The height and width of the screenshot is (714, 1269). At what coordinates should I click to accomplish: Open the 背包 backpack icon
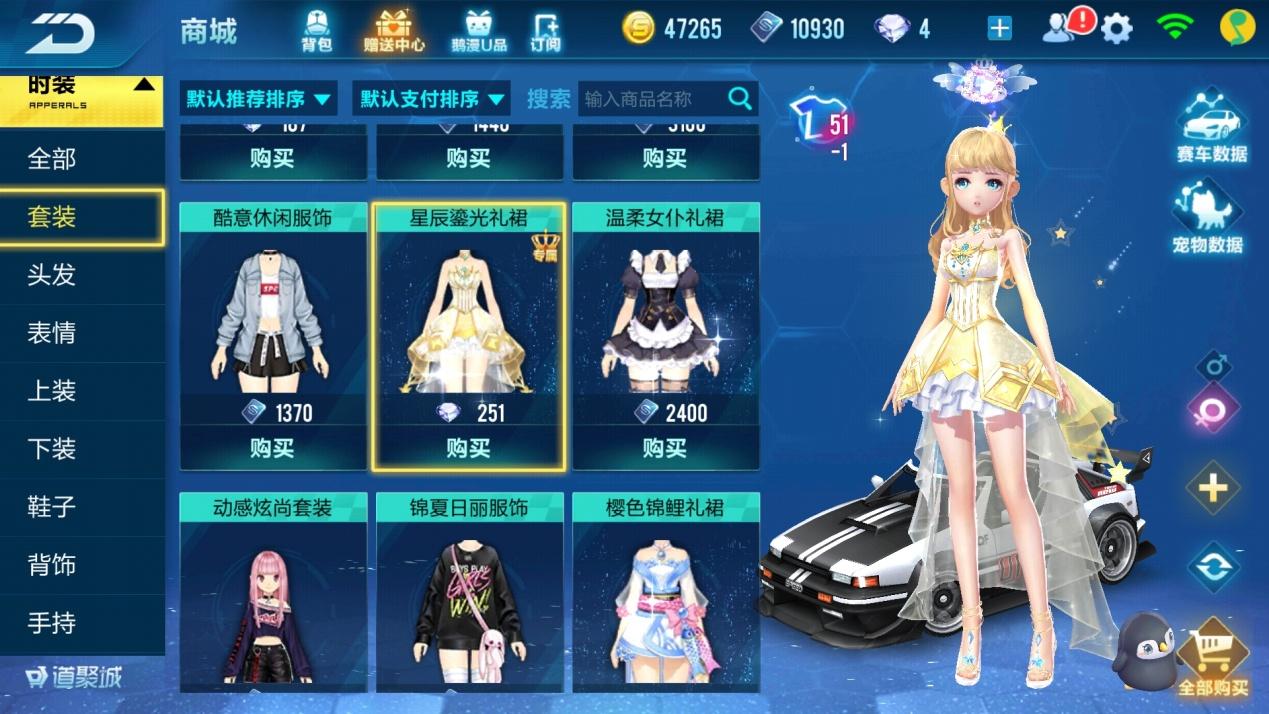coord(316,30)
